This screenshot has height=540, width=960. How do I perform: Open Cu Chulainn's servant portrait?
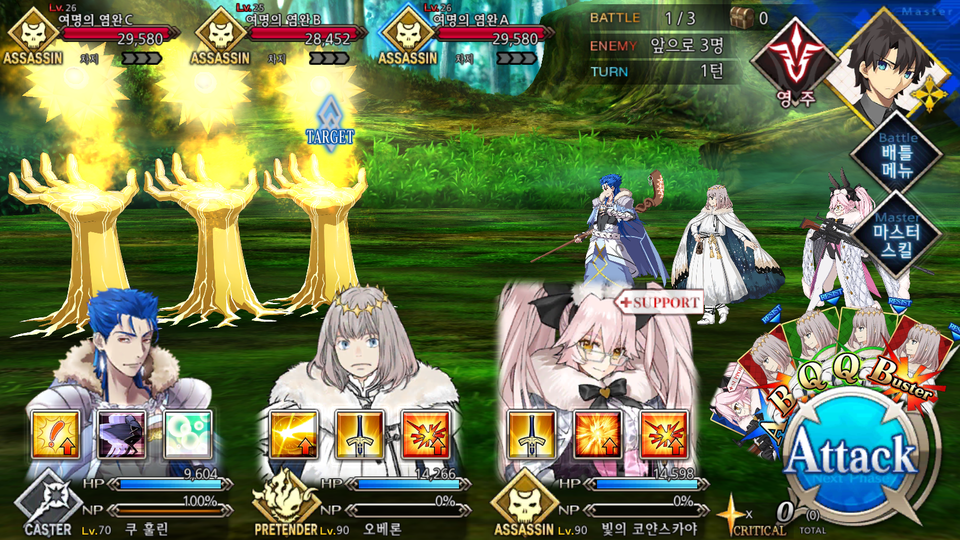[x=120, y=350]
